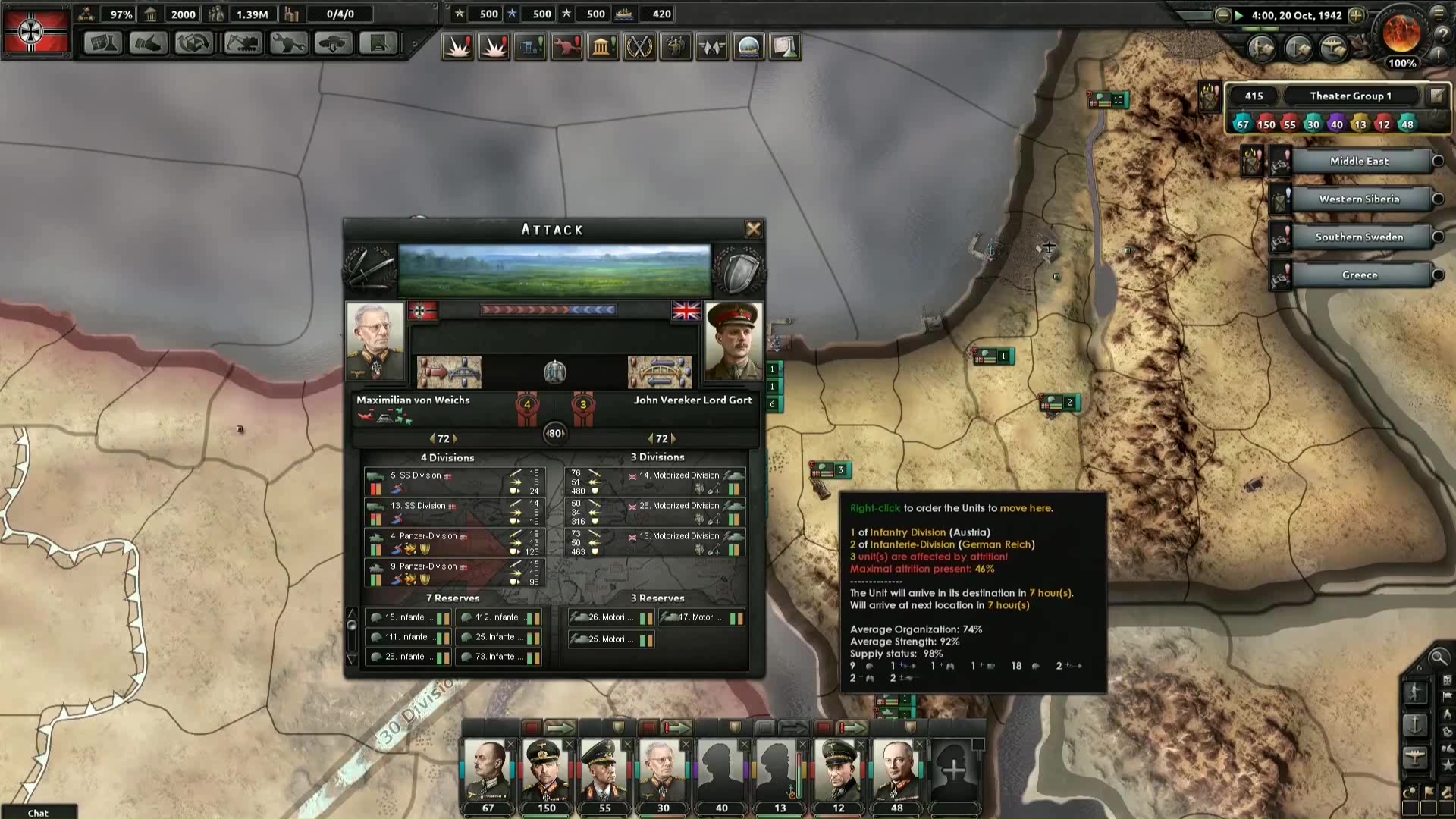
Task: Expand the Theater Group 1 edit panel
Action: click(x=1436, y=96)
